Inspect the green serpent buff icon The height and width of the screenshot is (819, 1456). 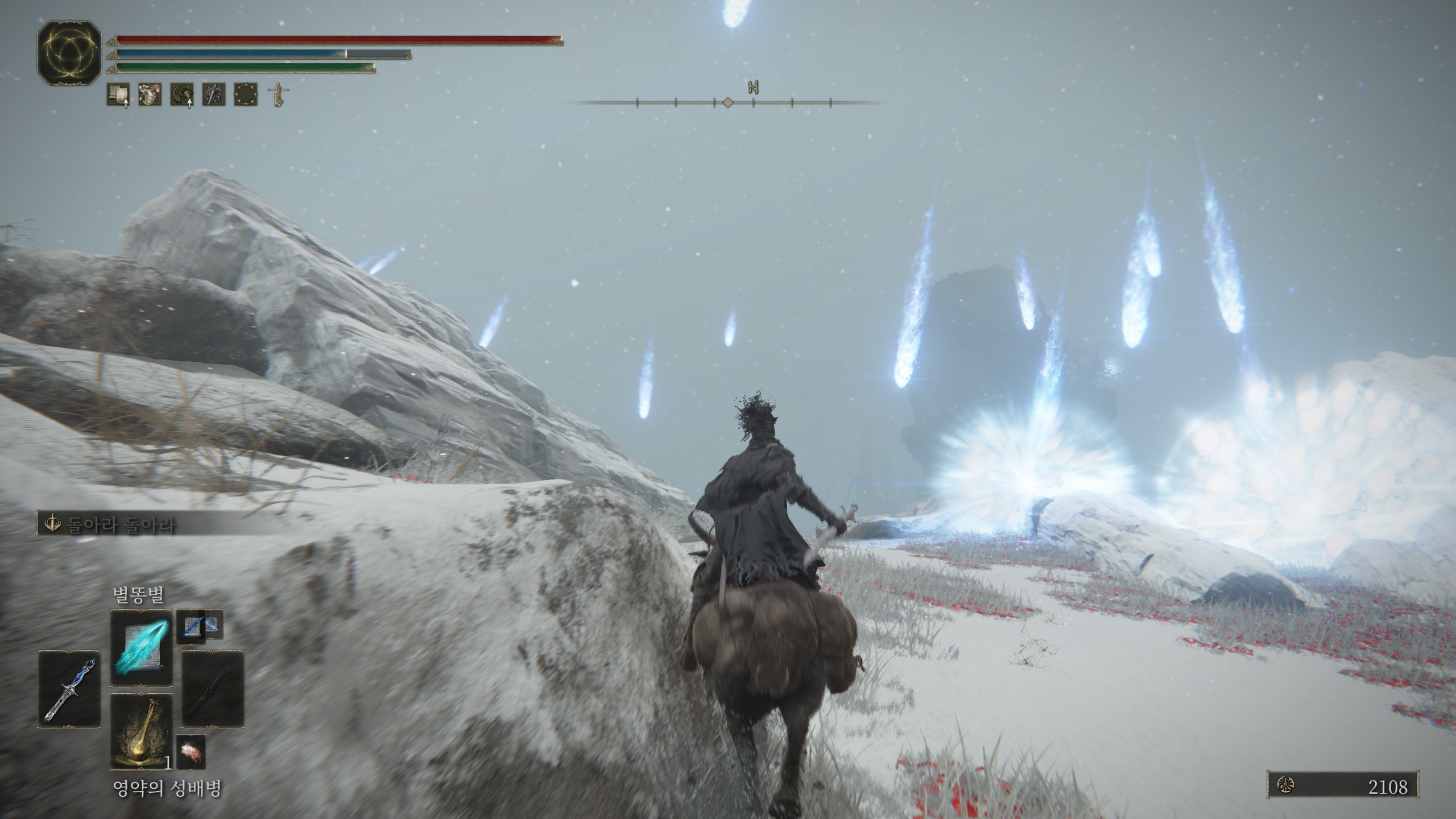pyautogui.click(x=182, y=94)
